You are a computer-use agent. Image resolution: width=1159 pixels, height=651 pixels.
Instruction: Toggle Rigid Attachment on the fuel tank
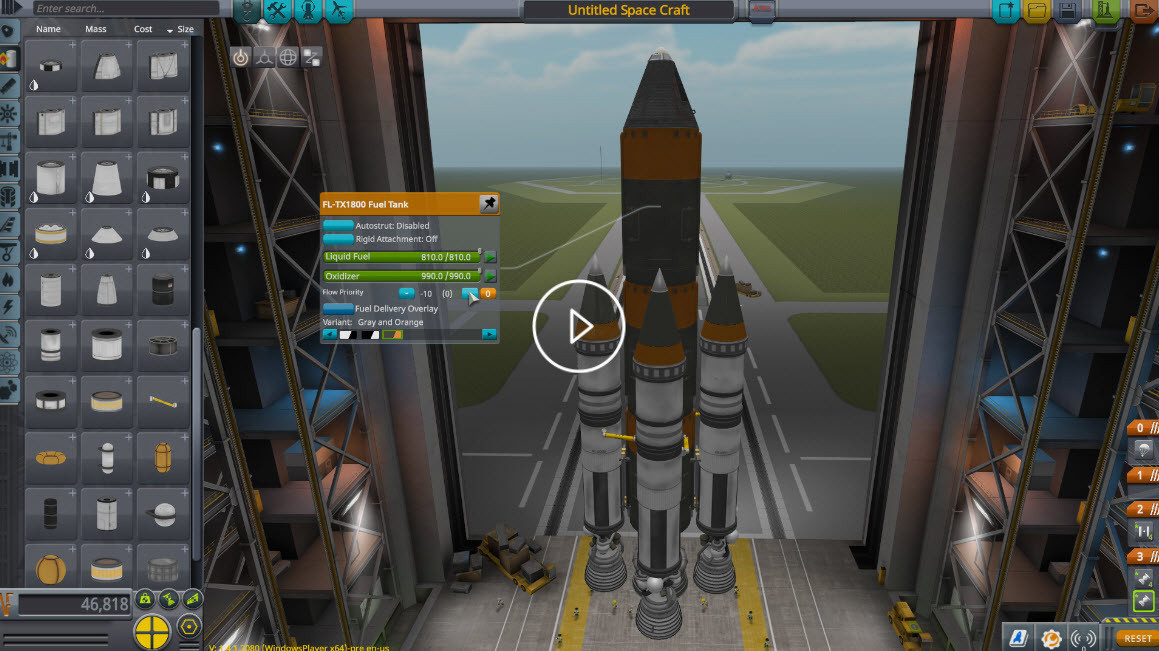(x=338, y=239)
